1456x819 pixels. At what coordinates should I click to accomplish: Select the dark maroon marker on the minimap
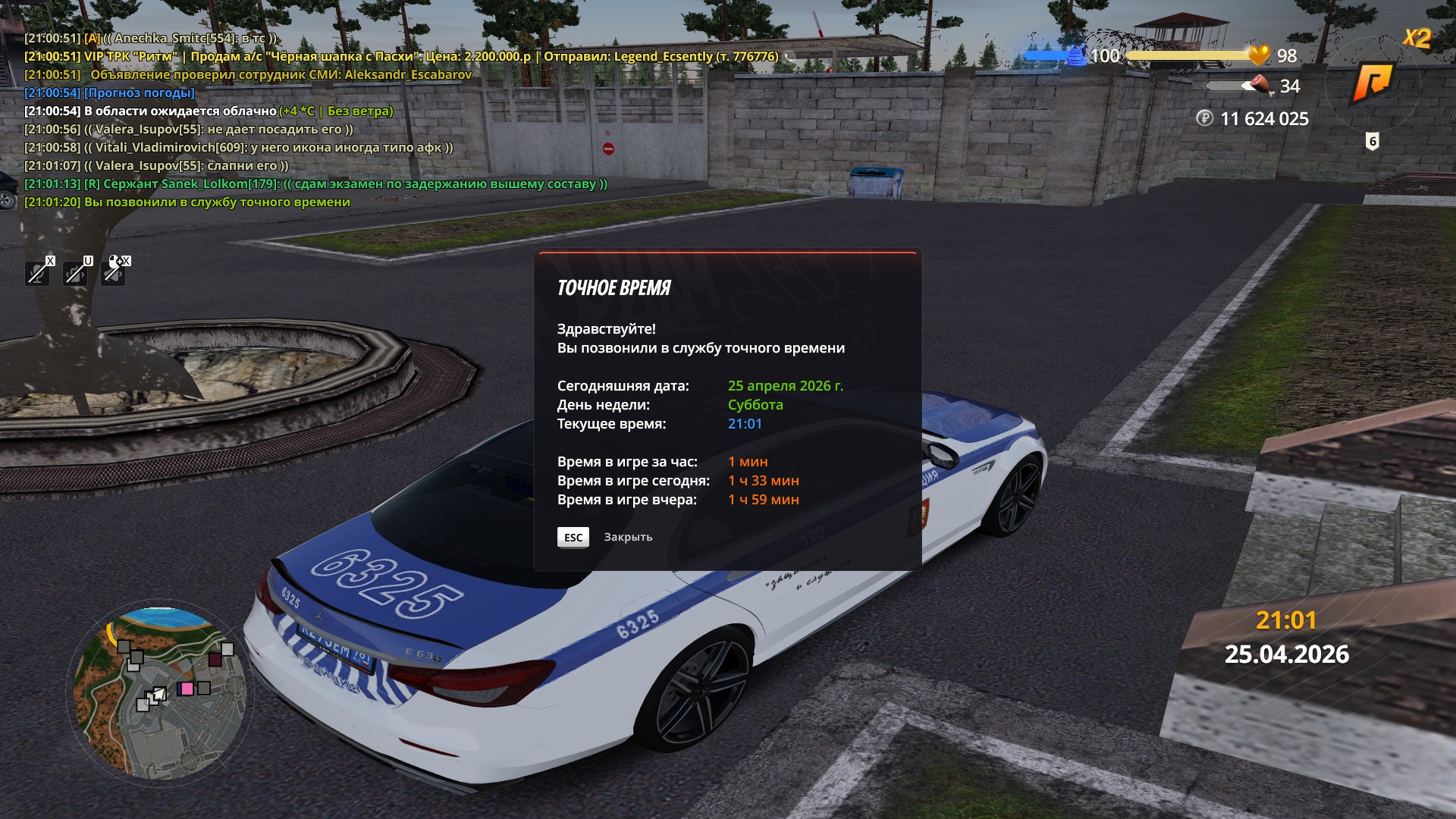(215, 660)
